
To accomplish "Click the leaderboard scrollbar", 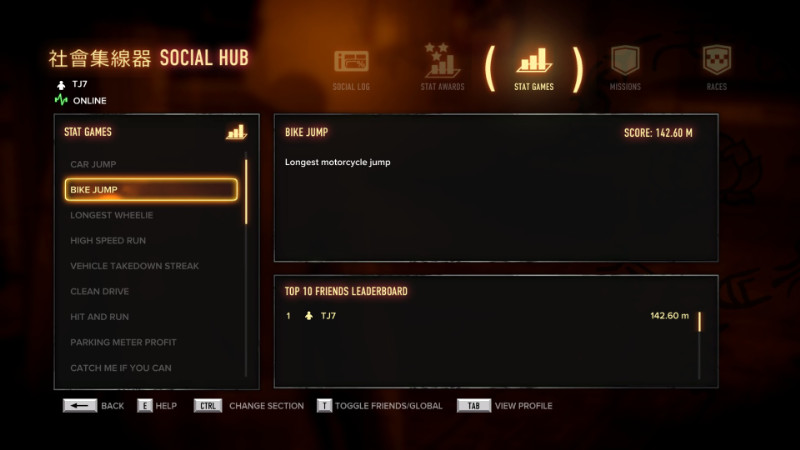I will point(699,322).
